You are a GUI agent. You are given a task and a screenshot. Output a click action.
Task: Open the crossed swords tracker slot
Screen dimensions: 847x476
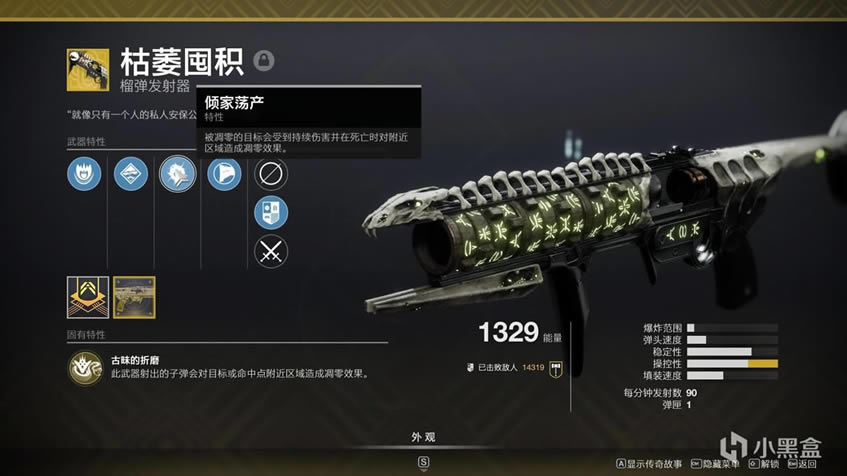[271, 250]
